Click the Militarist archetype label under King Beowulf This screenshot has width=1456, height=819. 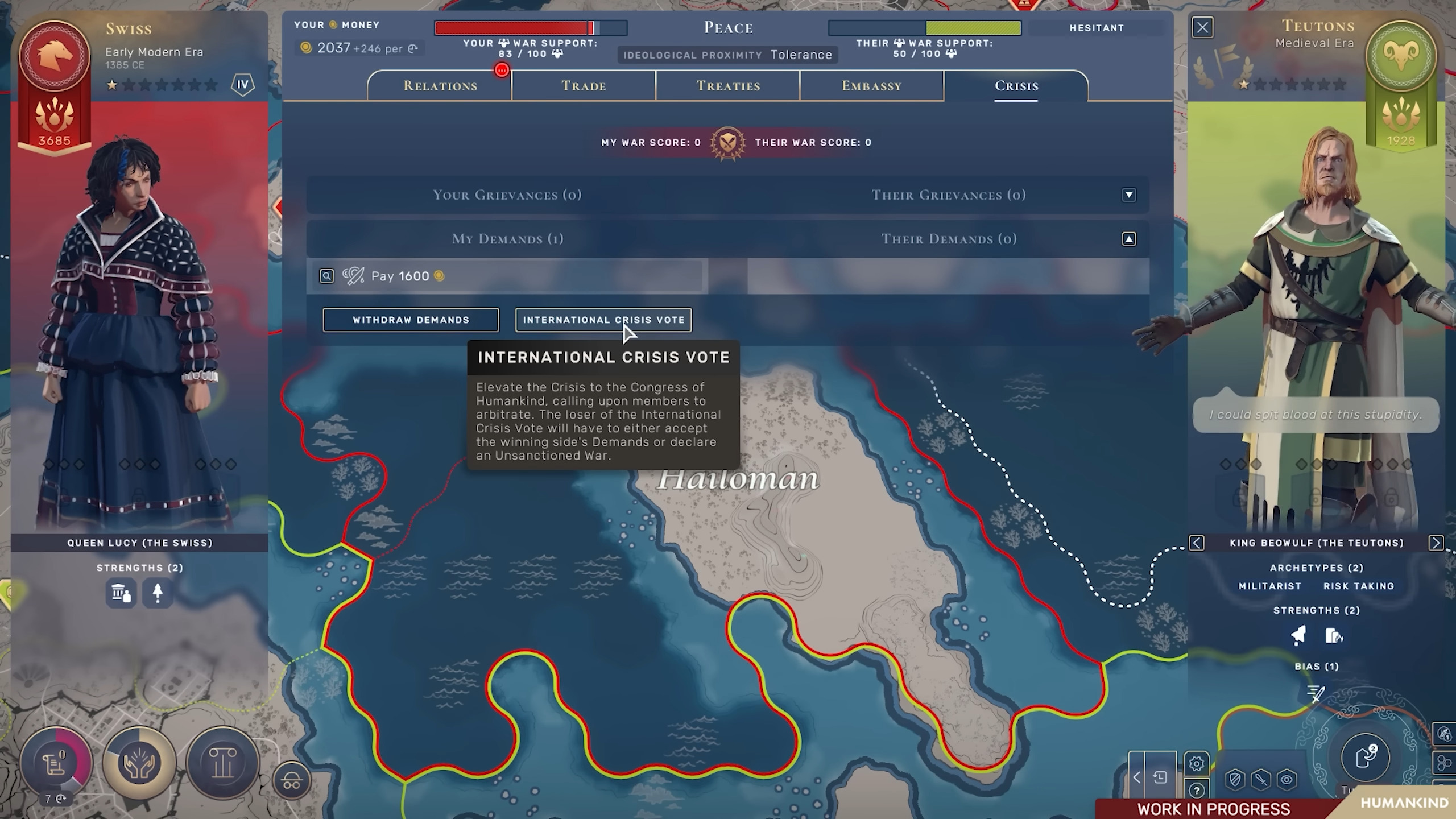point(1270,586)
